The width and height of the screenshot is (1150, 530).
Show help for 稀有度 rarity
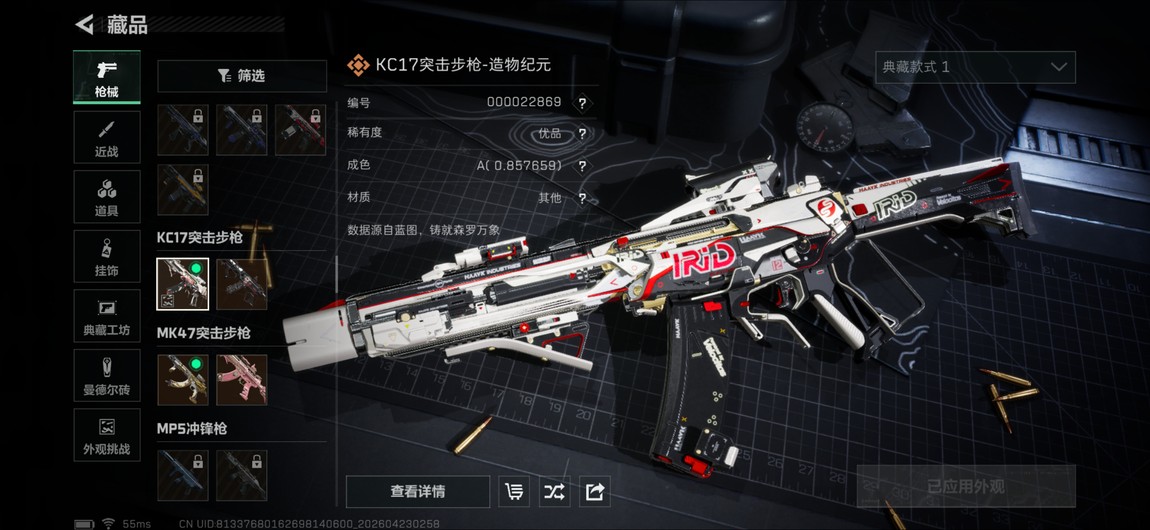(582, 134)
